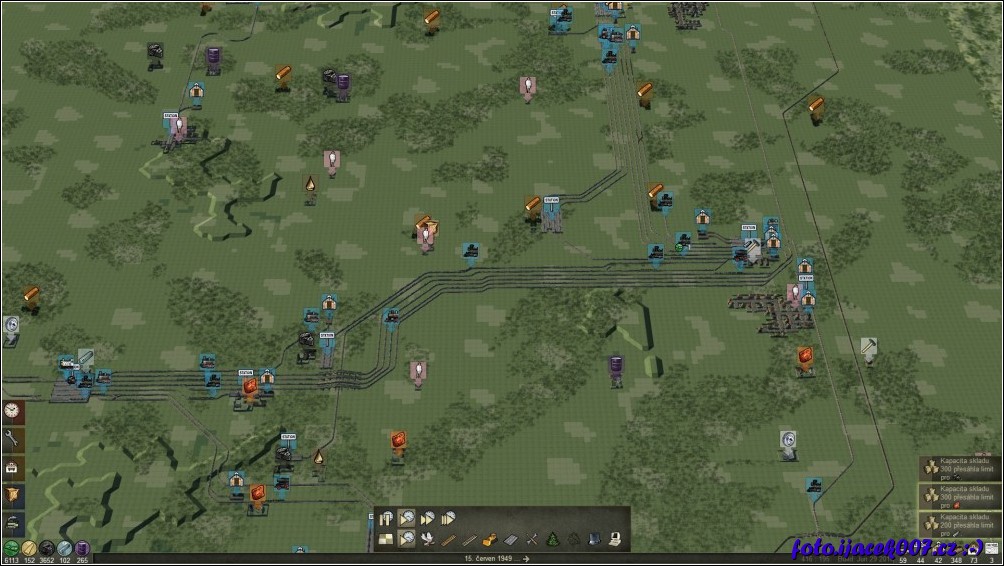Click the arrow next to the date 15. červen 1949
Viewport: 1004px width, 566px height.
pyautogui.click(x=528, y=559)
